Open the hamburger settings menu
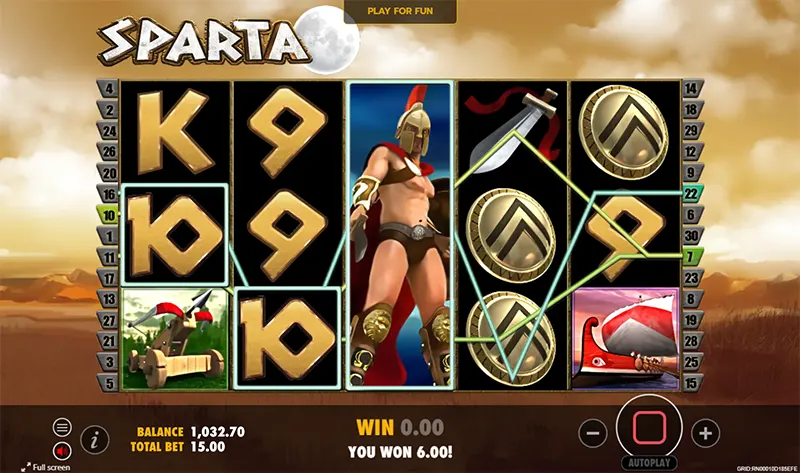Screen dimensions: 800x473 [62, 427]
